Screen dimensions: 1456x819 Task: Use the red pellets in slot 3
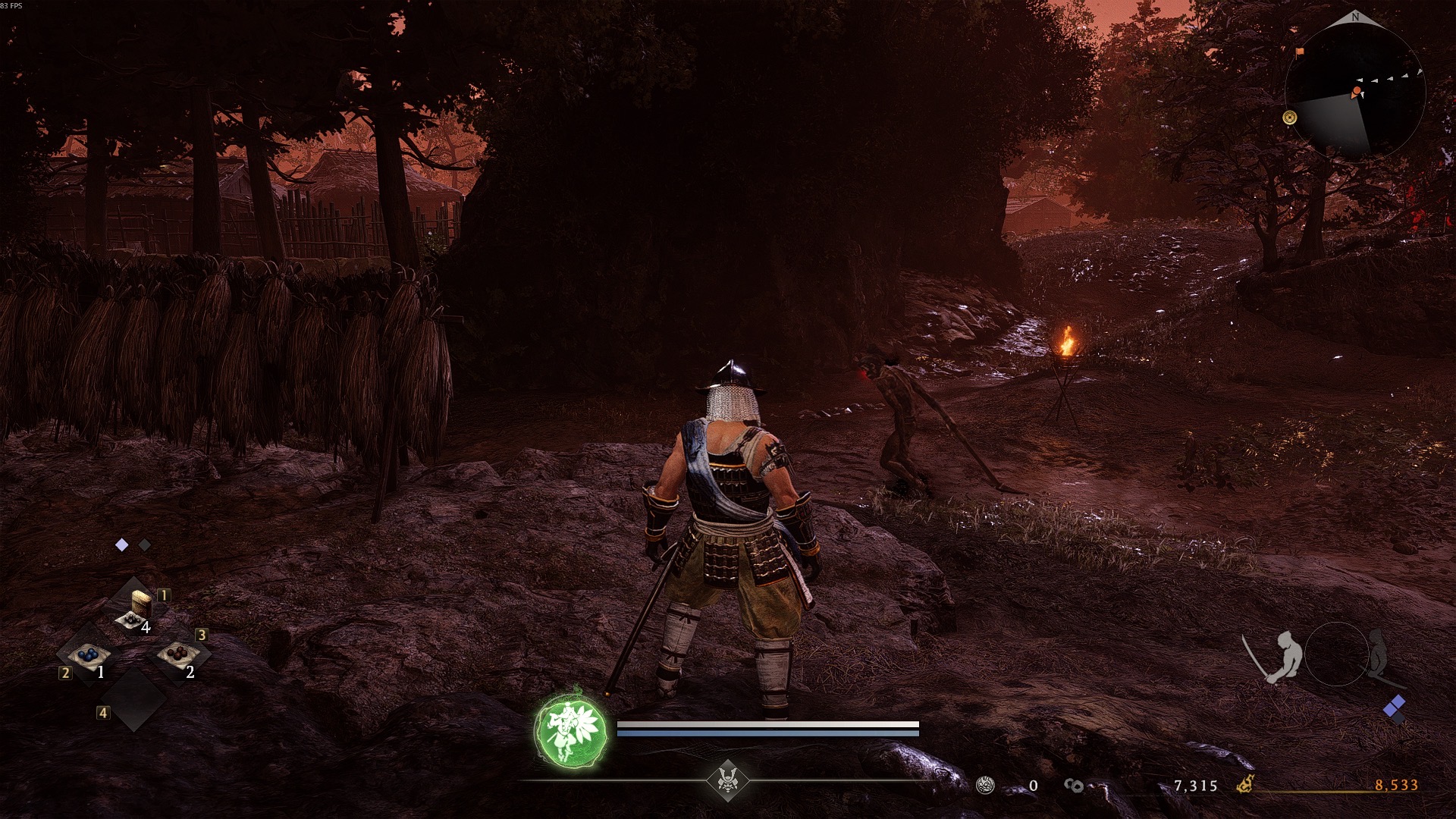pyautogui.click(x=179, y=654)
